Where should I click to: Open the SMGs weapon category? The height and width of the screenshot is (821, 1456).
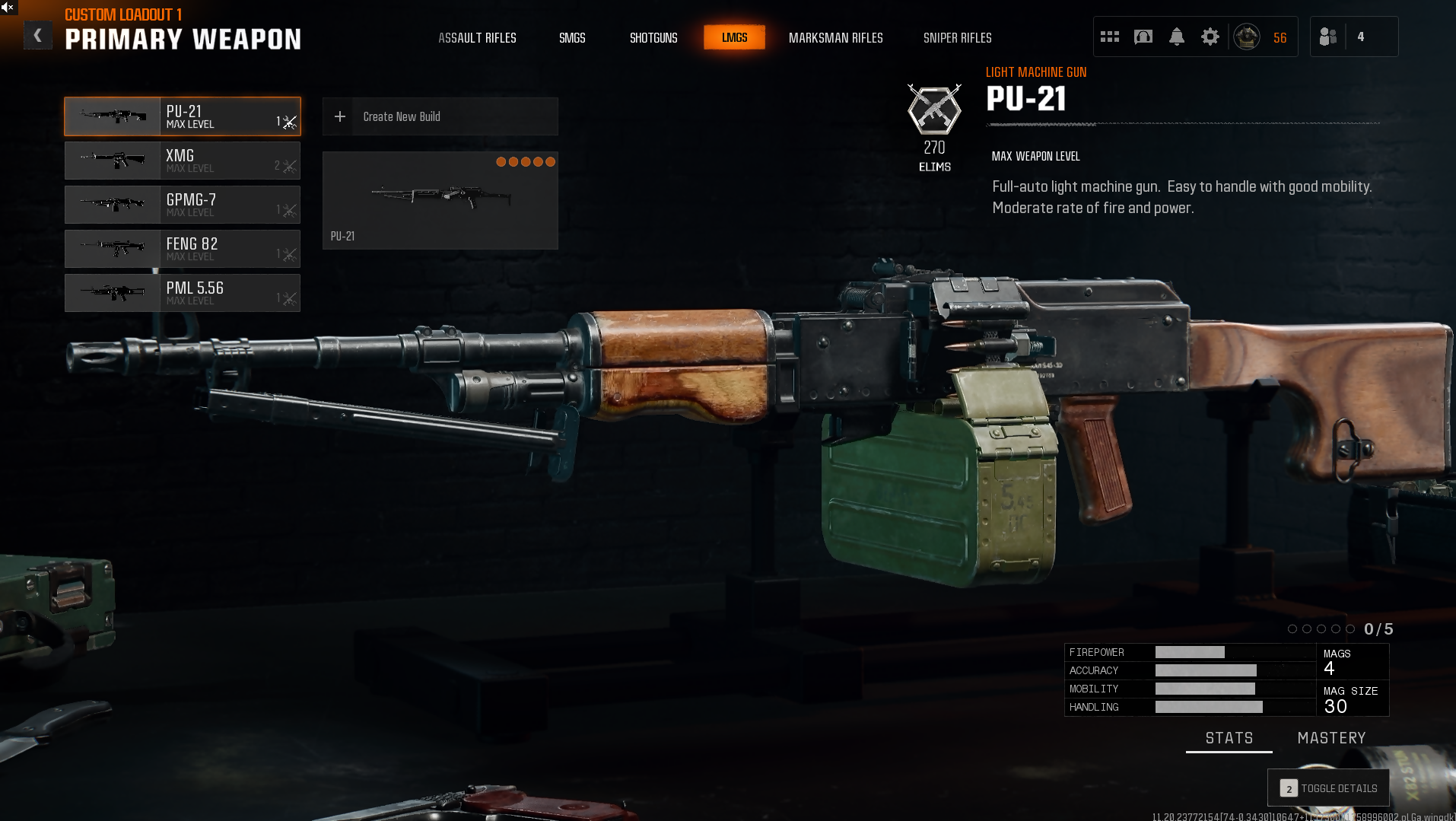point(572,38)
